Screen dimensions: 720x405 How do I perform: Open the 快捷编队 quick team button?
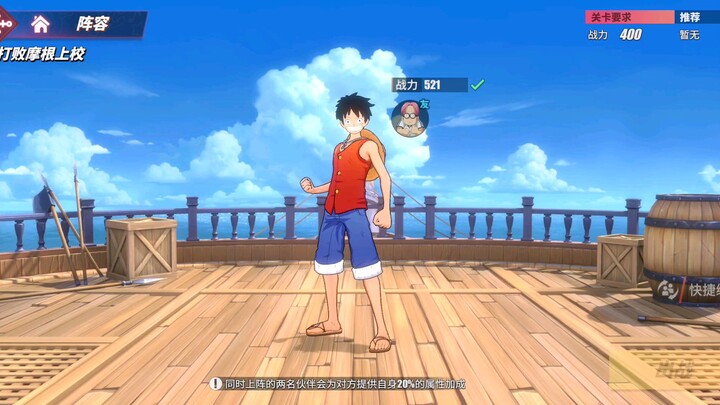[x=688, y=290]
